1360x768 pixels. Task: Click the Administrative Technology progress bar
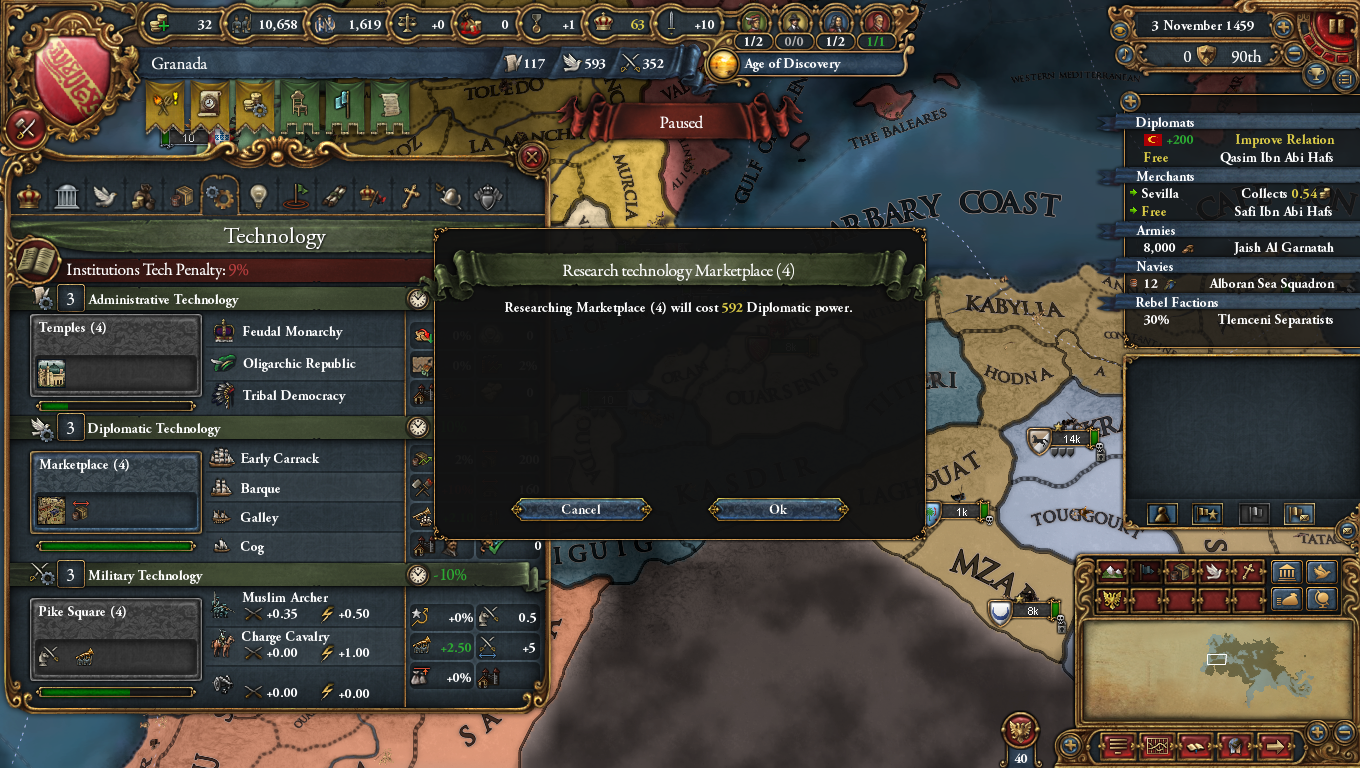pyautogui.click(x=115, y=405)
